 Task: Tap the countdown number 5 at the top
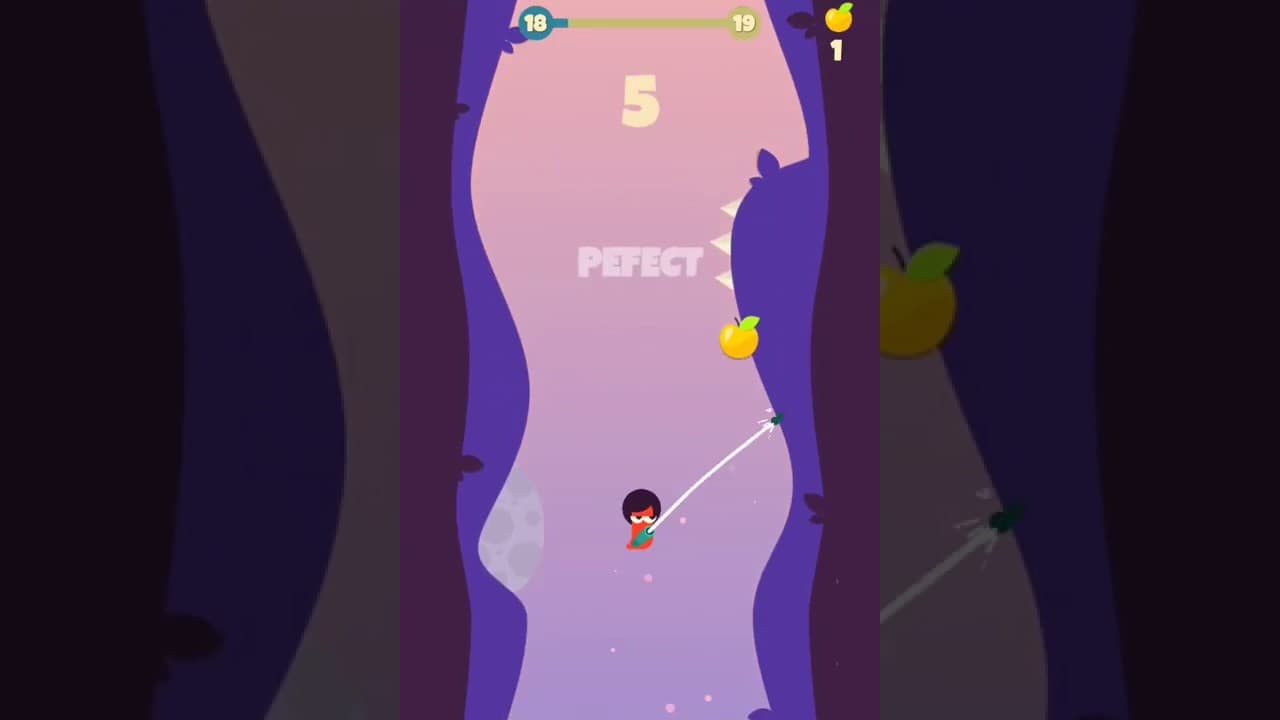click(x=641, y=100)
